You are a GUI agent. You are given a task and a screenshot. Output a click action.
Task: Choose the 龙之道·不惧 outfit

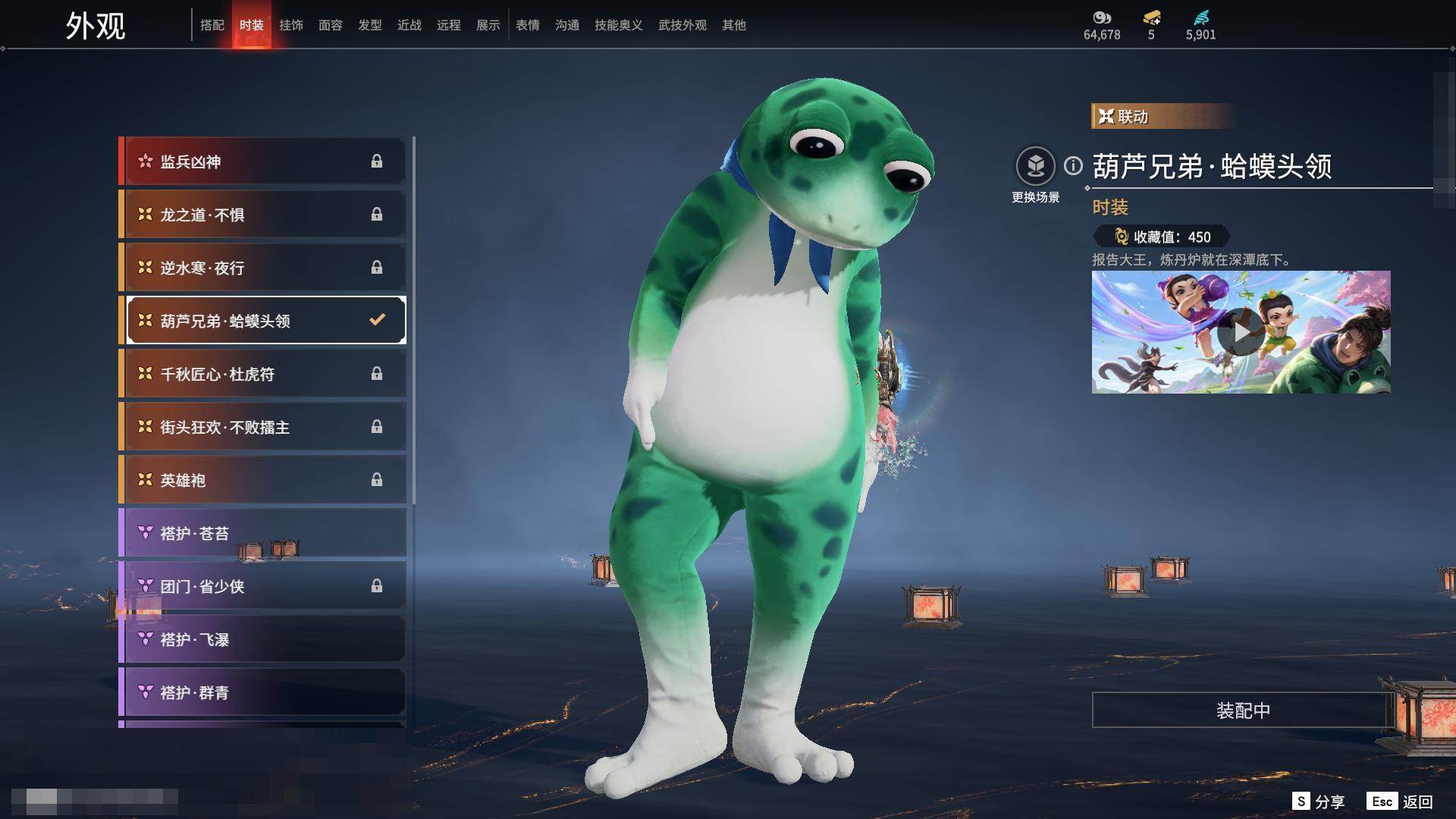[x=263, y=215]
